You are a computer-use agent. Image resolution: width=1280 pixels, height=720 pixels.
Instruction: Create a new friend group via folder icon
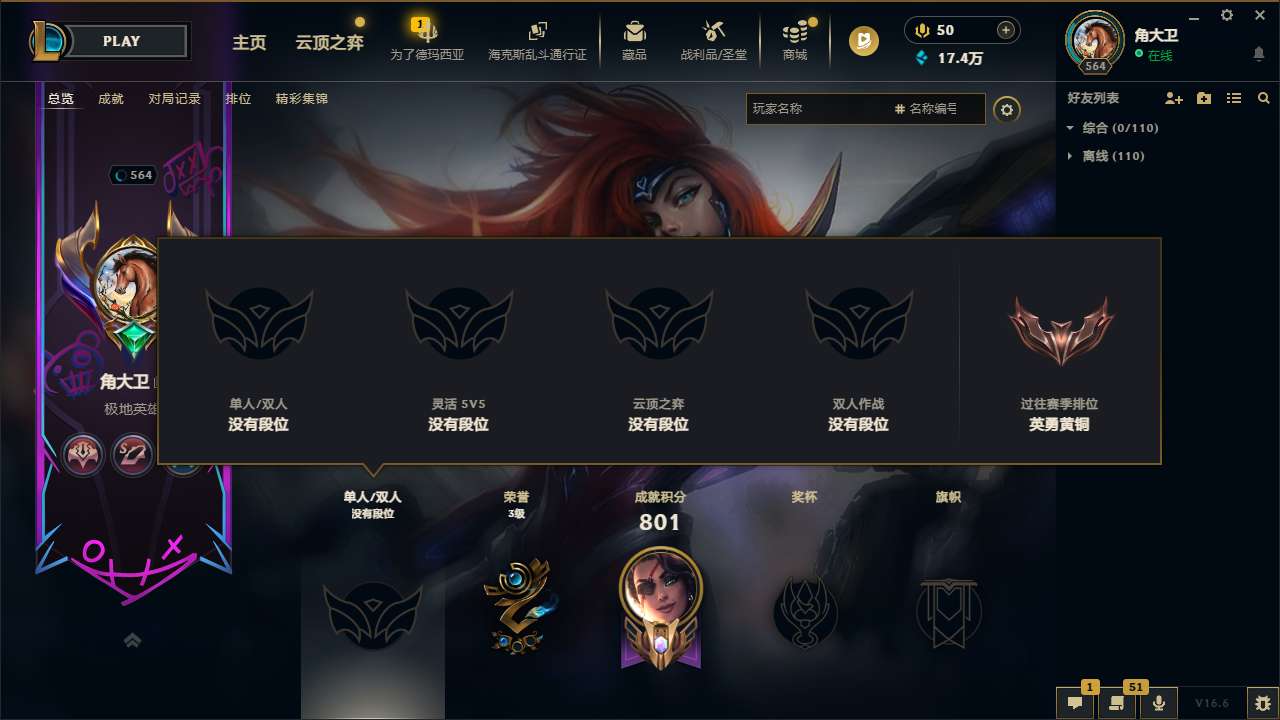pos(1202,97)
